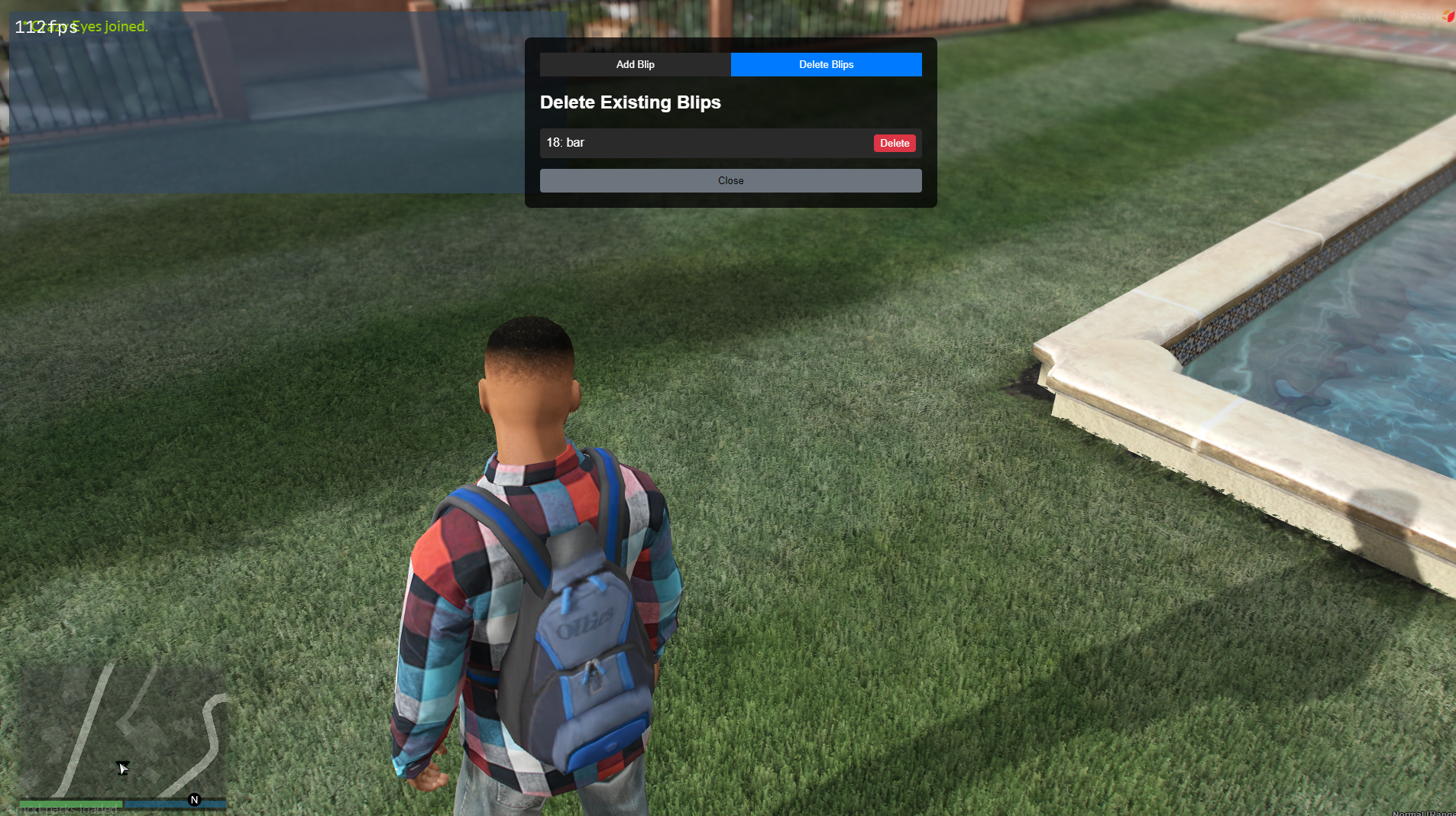The height and width of the screenshot is (816, 1456).
Task: Close the blip manager panel
Action: [730, 181]
